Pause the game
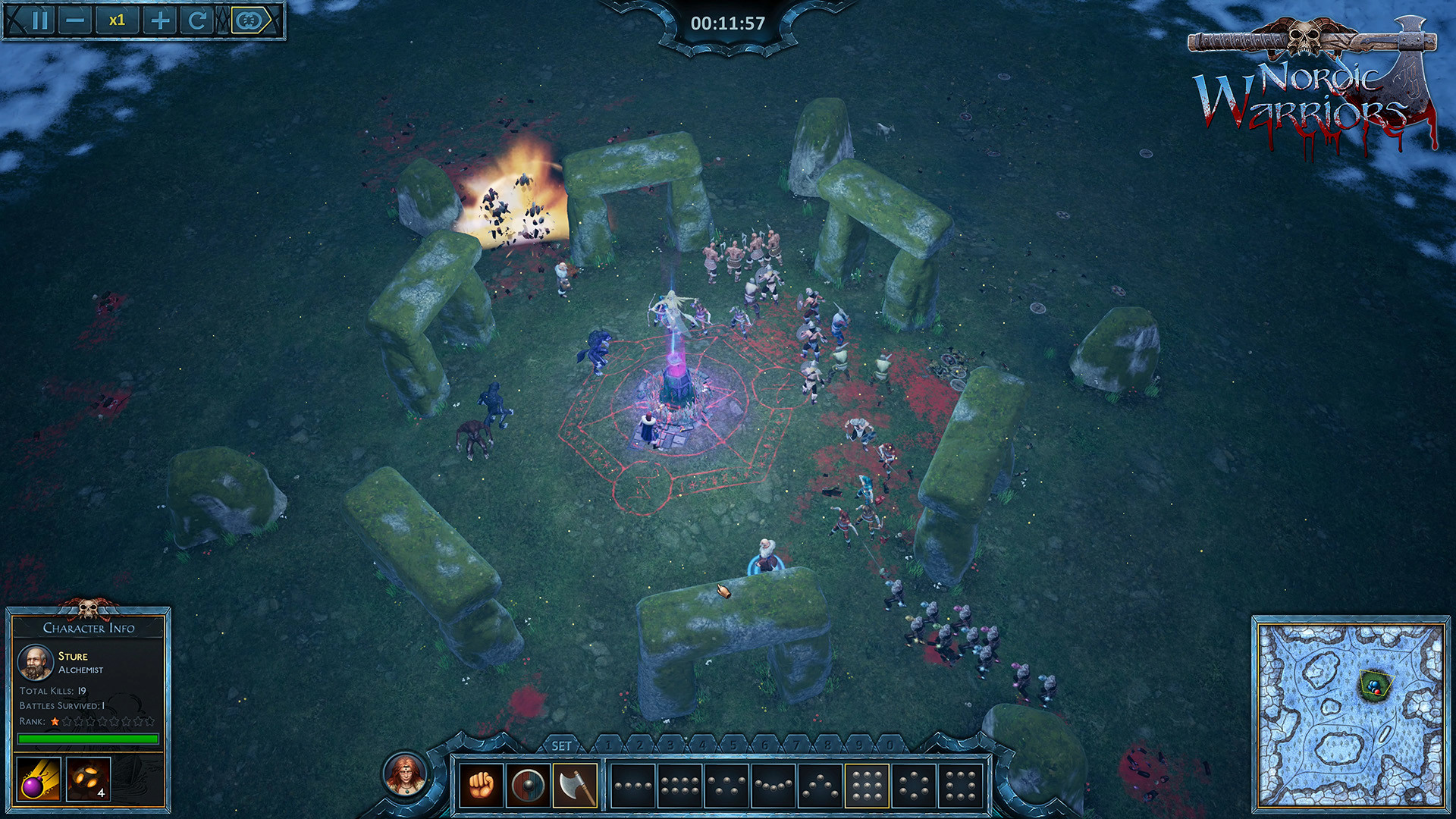Viewport: 1456px width, 819px height. (x=40, y=20)
